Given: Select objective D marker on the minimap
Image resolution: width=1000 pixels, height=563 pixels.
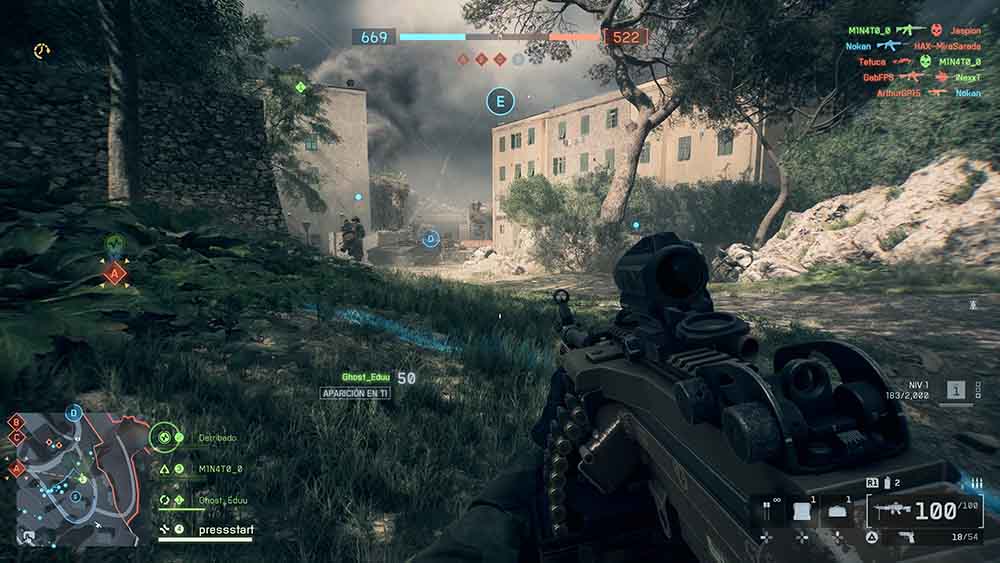Looking at the screenshot, I should (74, 412).
